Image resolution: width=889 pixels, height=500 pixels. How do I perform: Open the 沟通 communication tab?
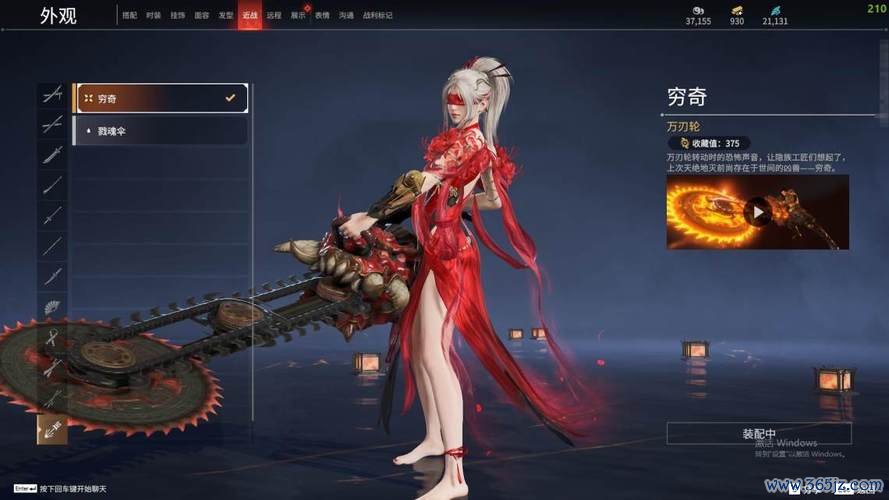tap(346, 16)
